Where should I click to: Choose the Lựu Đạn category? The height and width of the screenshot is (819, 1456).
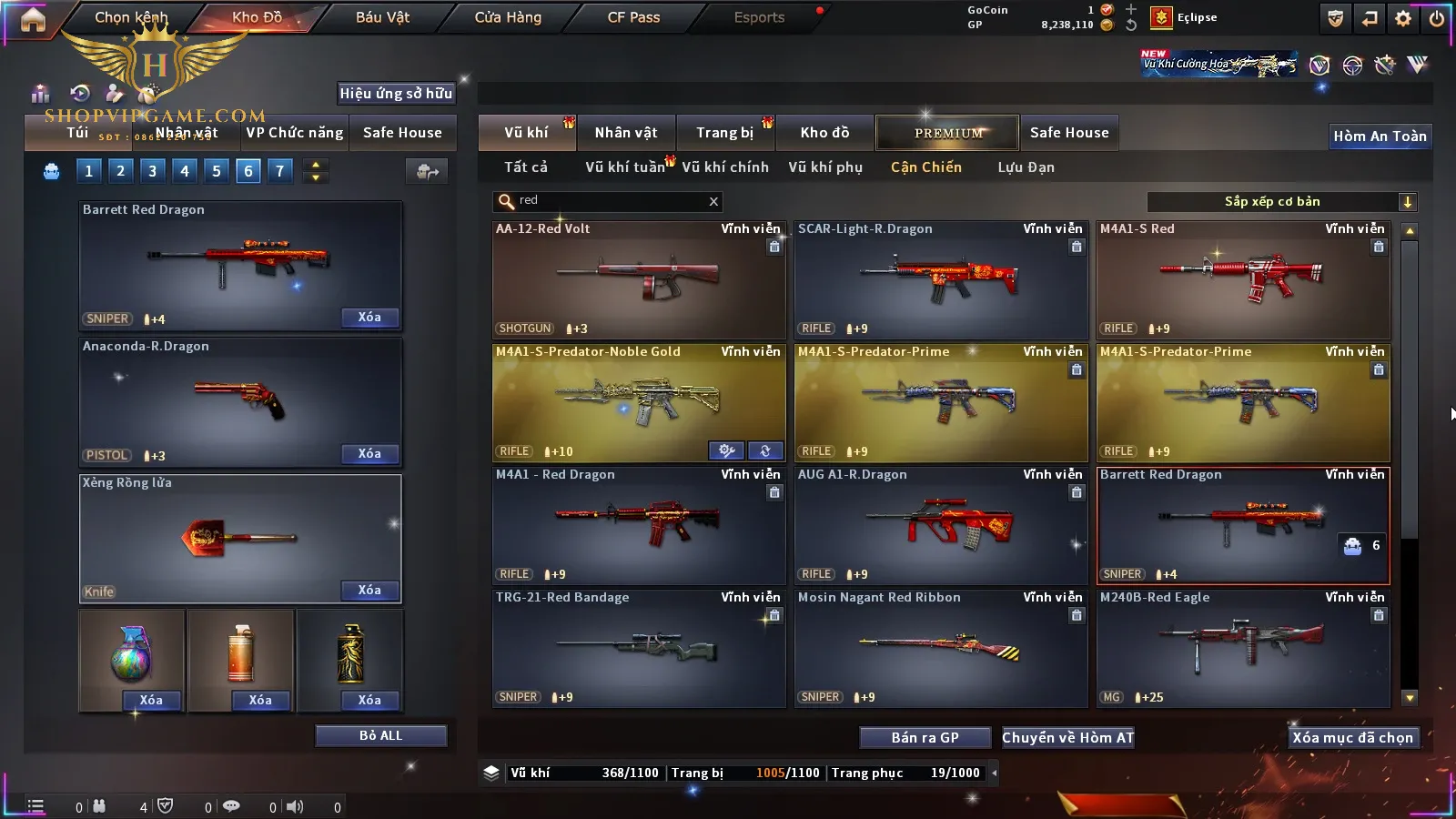point(1026,167)
